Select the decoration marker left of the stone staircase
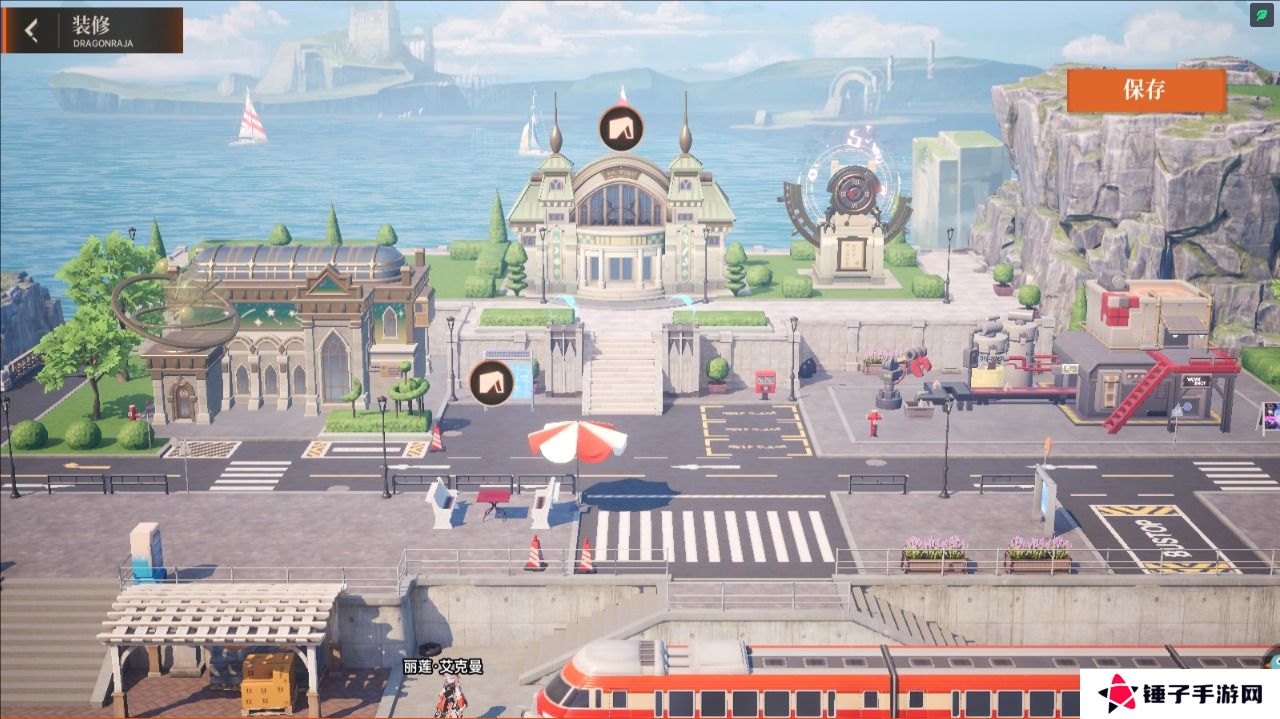 [491, 382]
